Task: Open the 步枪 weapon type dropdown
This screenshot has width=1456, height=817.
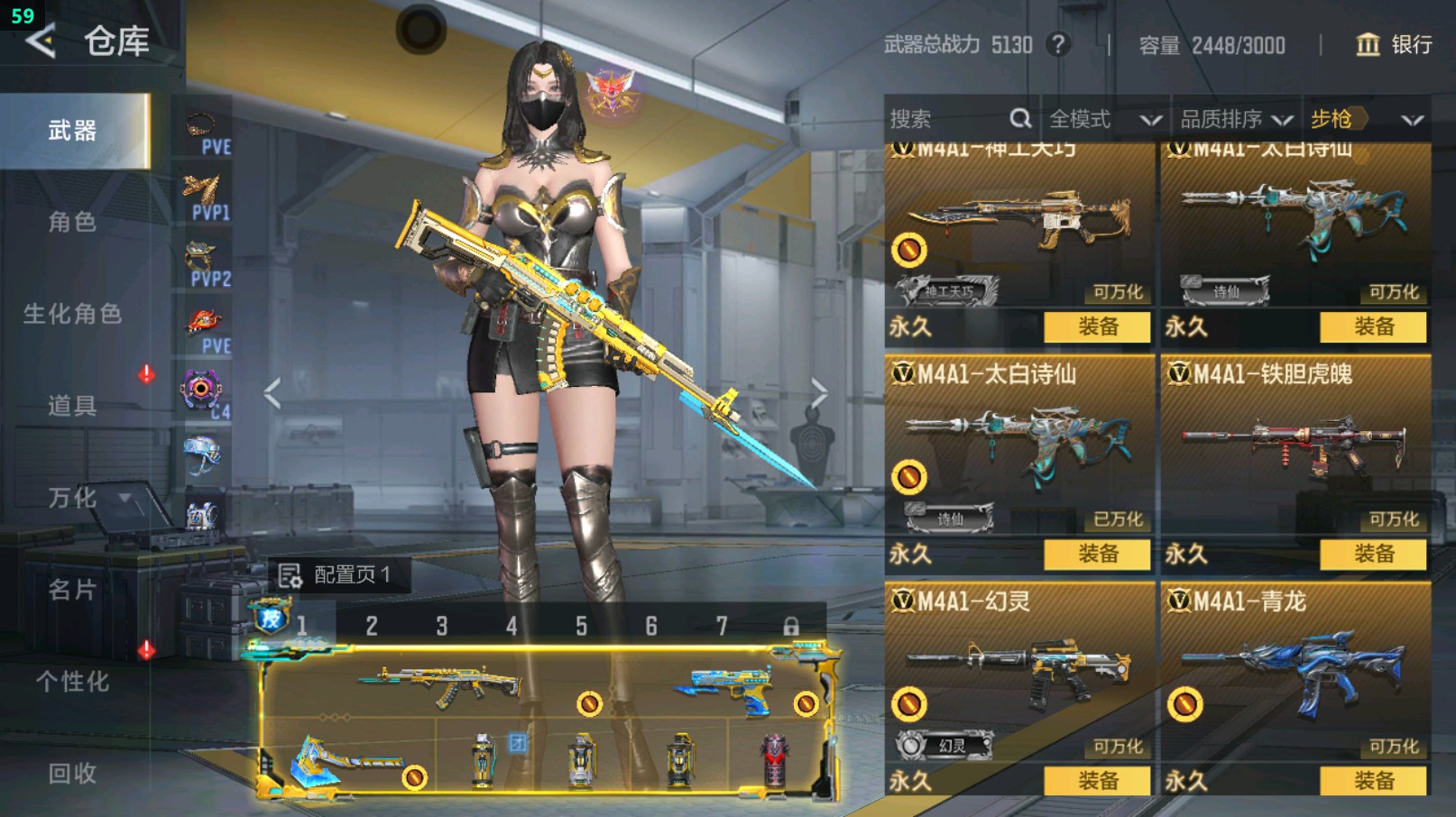Action: 1366,119
